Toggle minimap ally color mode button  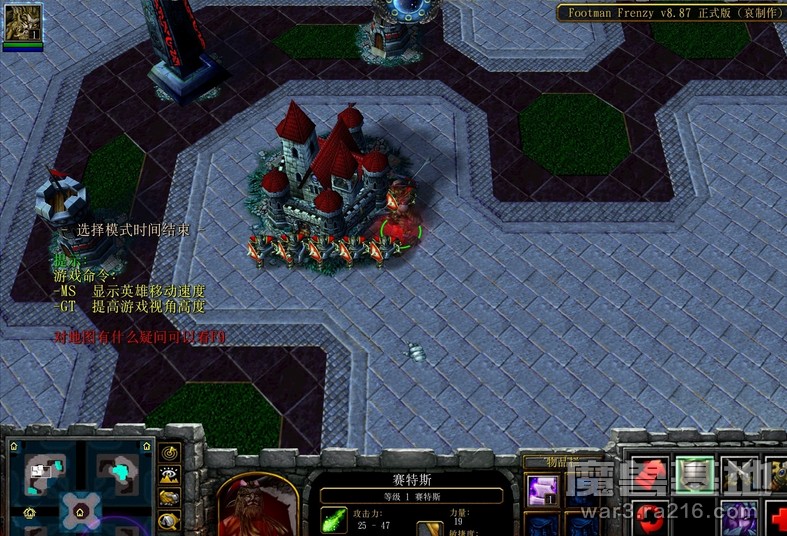coord(170,498)
